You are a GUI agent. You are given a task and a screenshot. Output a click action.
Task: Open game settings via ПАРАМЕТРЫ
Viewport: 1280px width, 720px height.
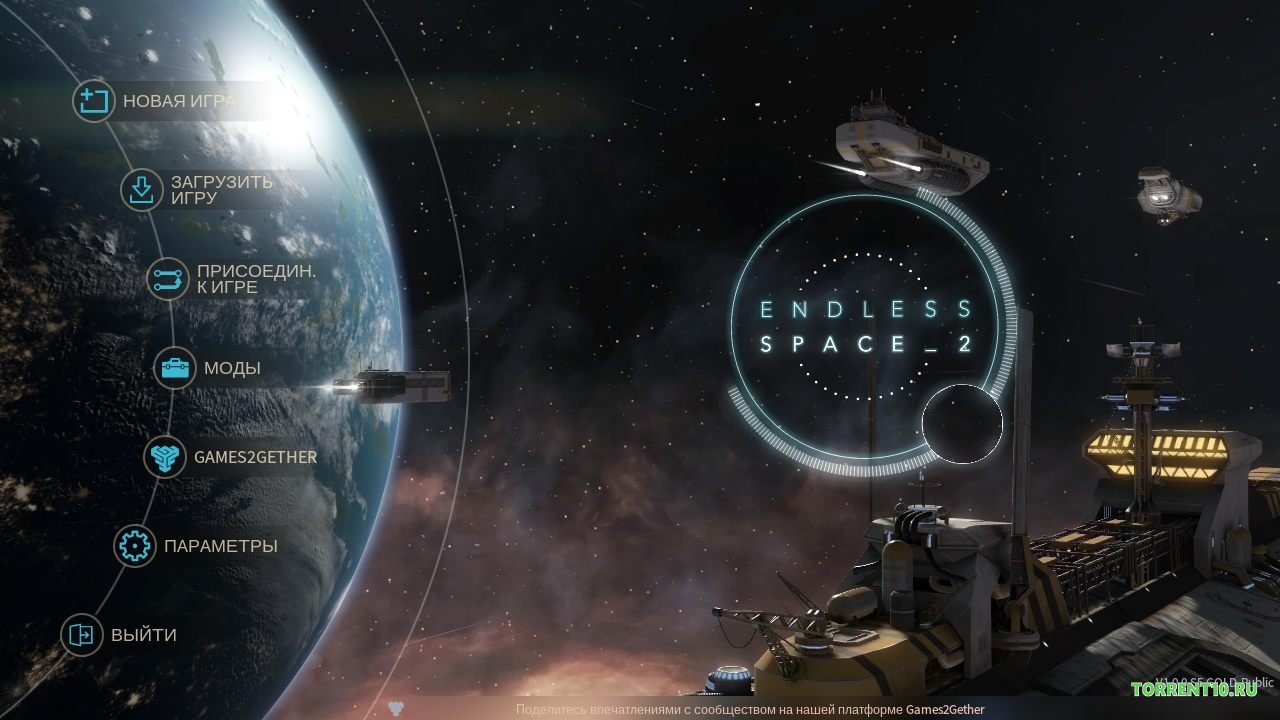point(220,546)
